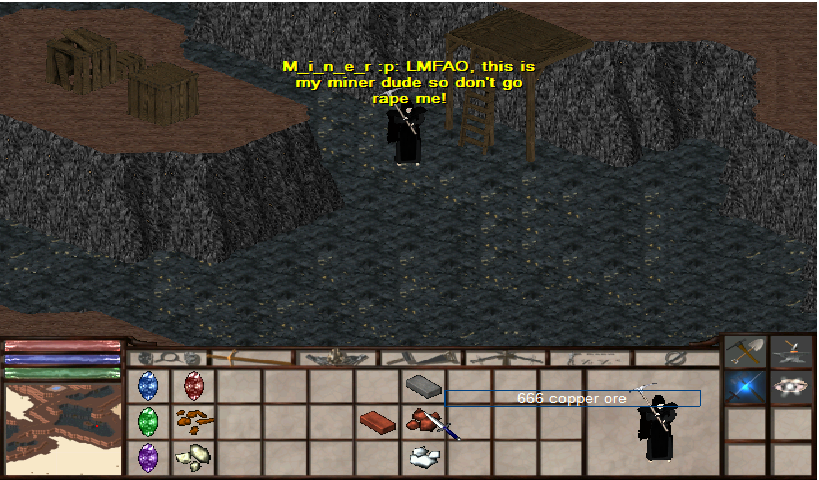Screen dimensions: 819x480
Task: Select the orange ore fragments slot
Action: (x=193, y=421)
